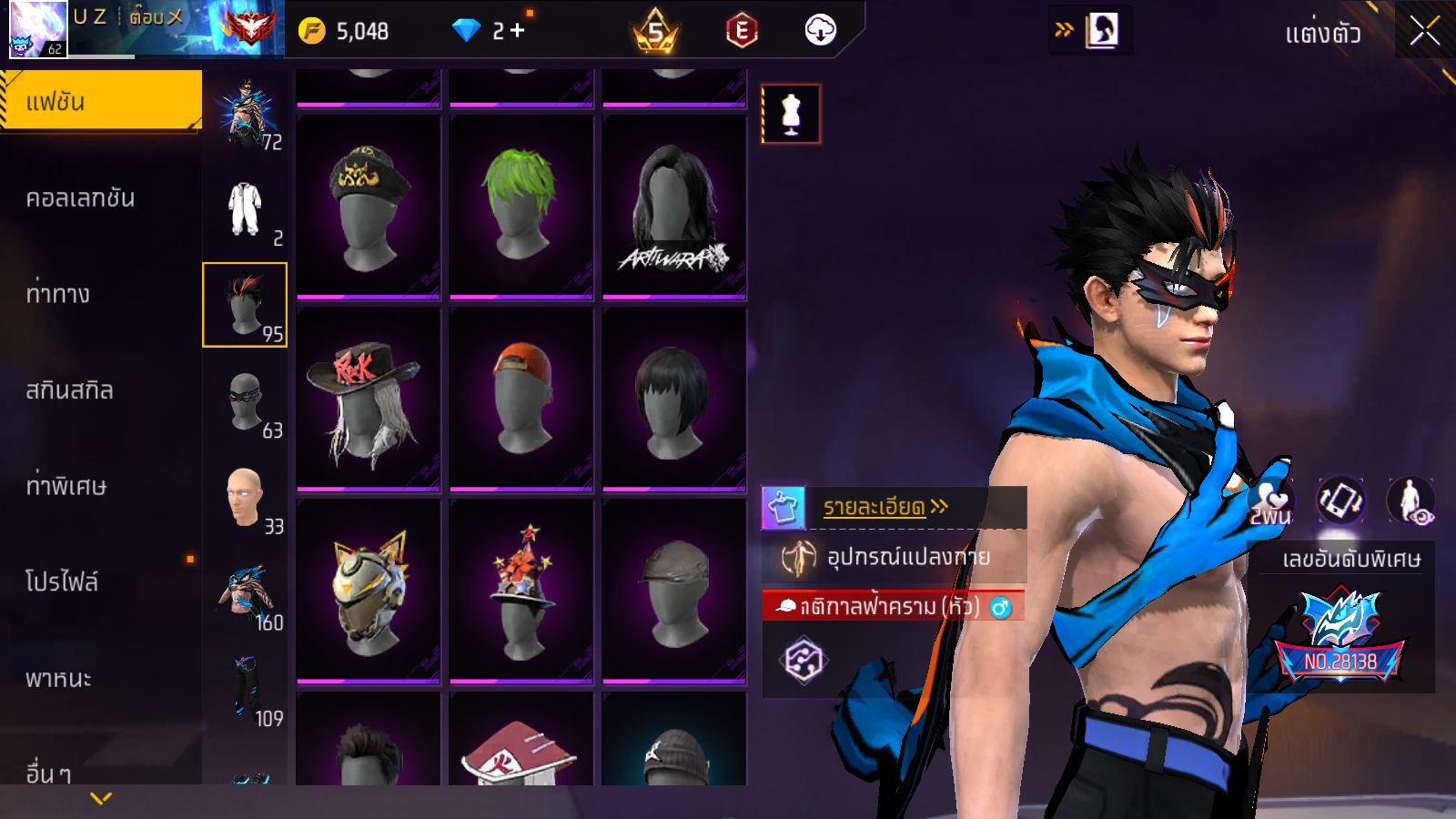Select the face mask category with 63
Image resolution: width=1456 pixels, height=819 pixels.
(x=246, y=402)
